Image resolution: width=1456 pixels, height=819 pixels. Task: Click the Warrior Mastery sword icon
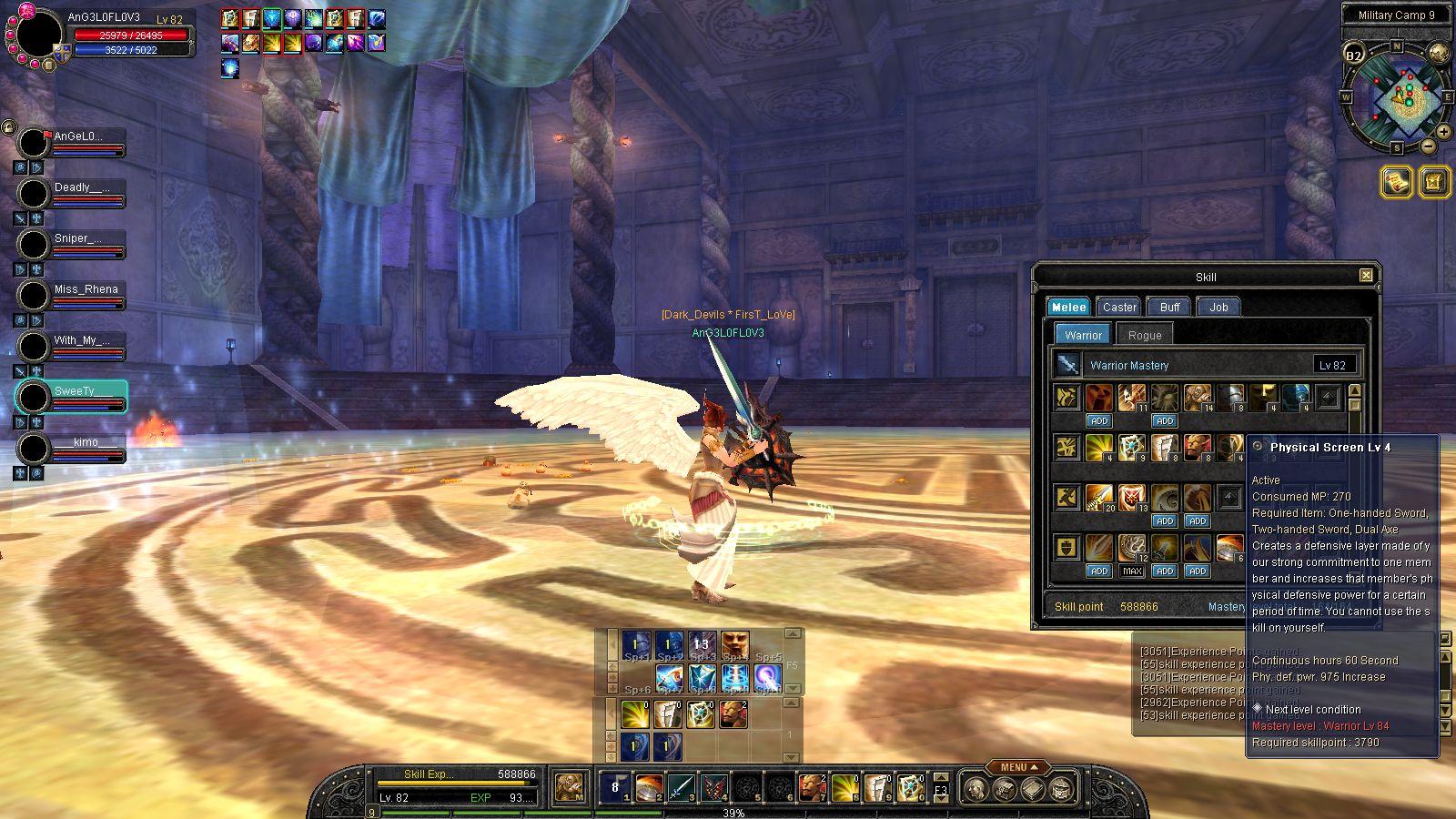1067,365
